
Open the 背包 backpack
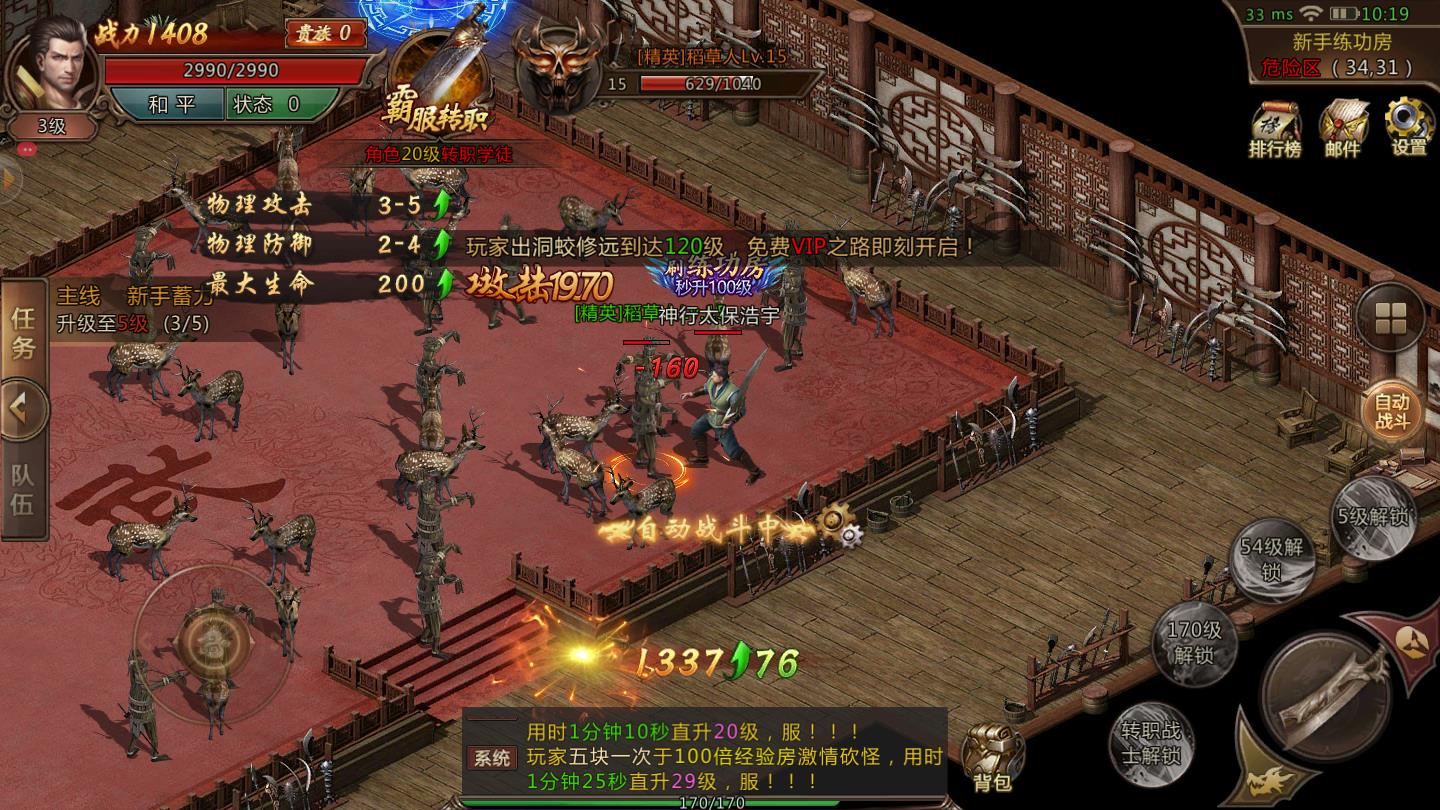pyautogui.click(x=992, y=759)
